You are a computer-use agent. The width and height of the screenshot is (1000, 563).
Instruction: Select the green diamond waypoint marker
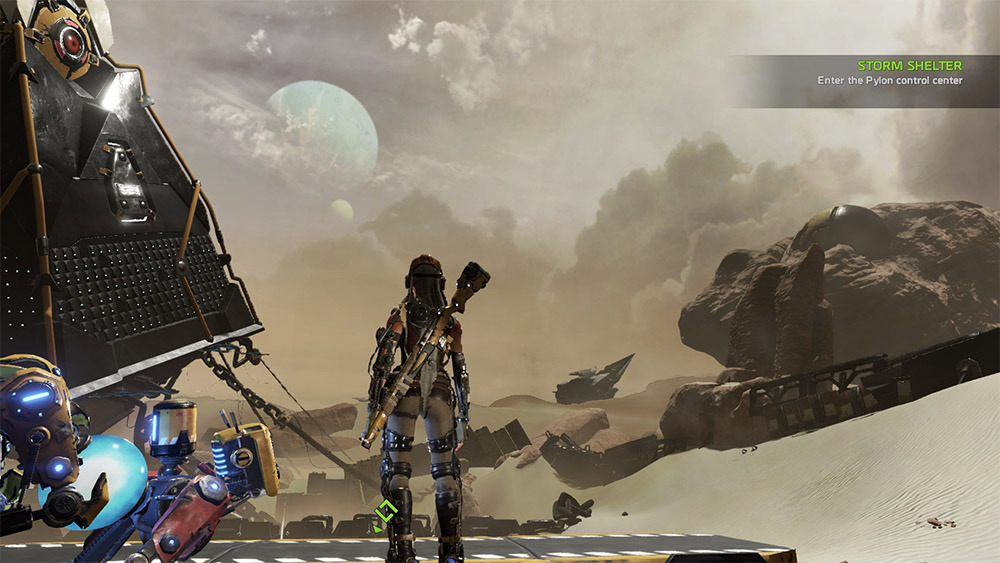pyautogui.click(x=385, y=514)
